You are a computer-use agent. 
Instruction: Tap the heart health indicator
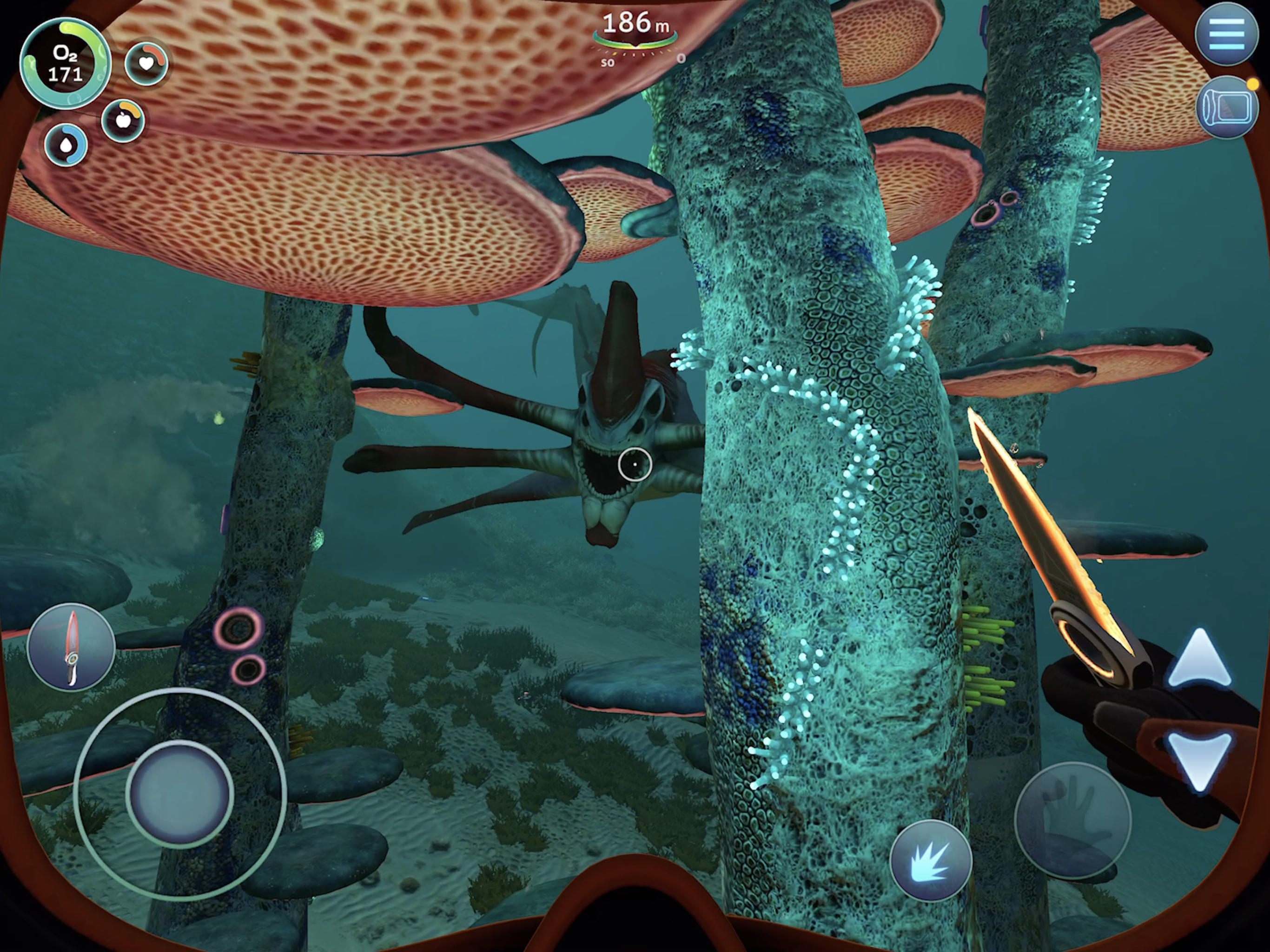click(147, 63)
